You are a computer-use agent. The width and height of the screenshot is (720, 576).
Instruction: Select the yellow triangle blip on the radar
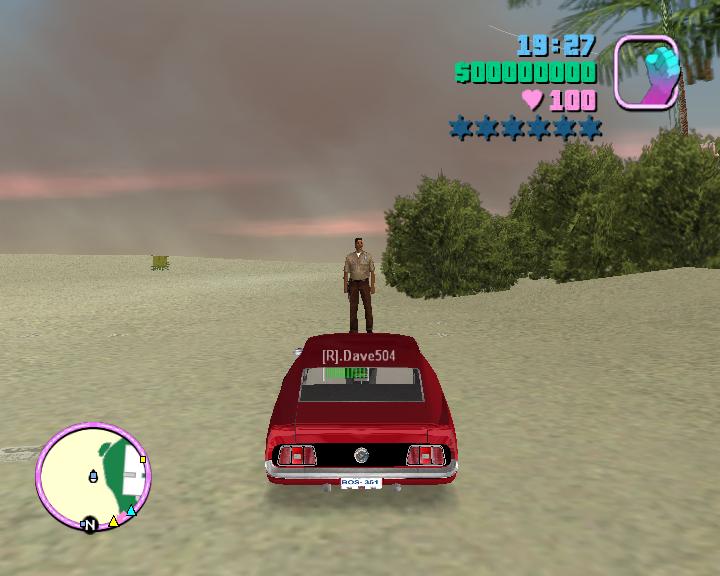[113, 521]
